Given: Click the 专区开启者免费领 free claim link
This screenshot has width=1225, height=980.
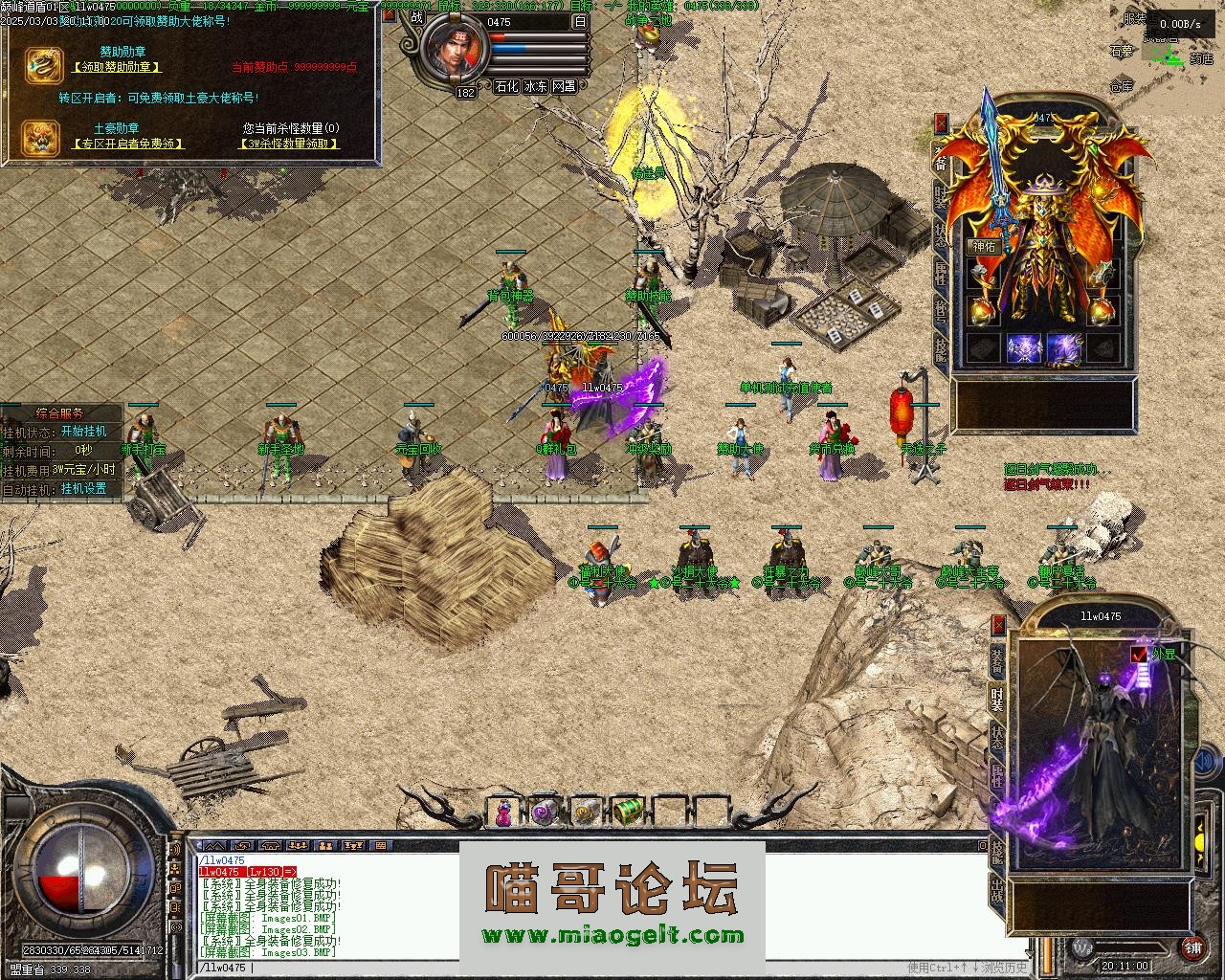Looking at the screenshot, I should pyautogui.click(x=127, y=144).
